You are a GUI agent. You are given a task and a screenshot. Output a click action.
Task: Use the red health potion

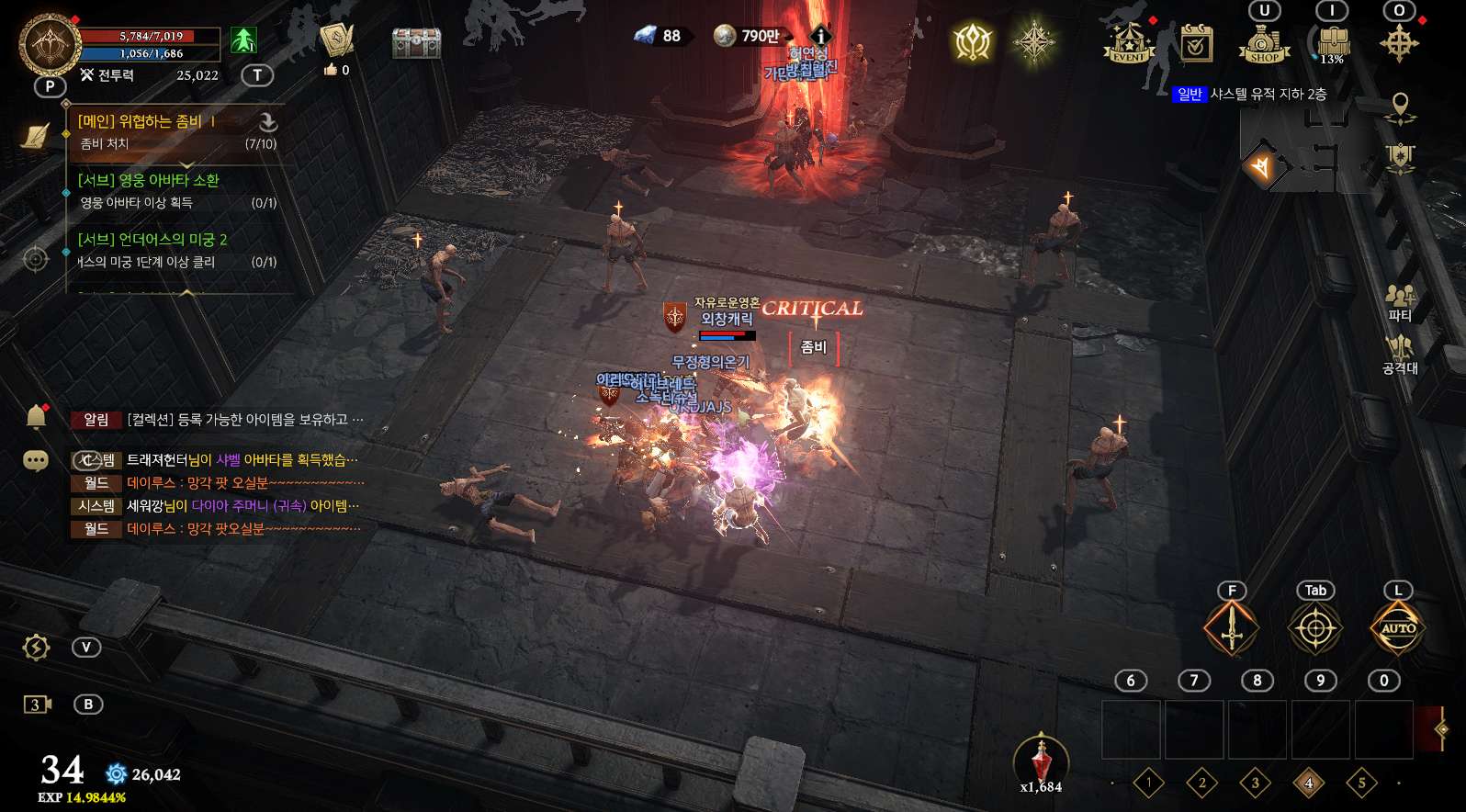pos(1041,761)
